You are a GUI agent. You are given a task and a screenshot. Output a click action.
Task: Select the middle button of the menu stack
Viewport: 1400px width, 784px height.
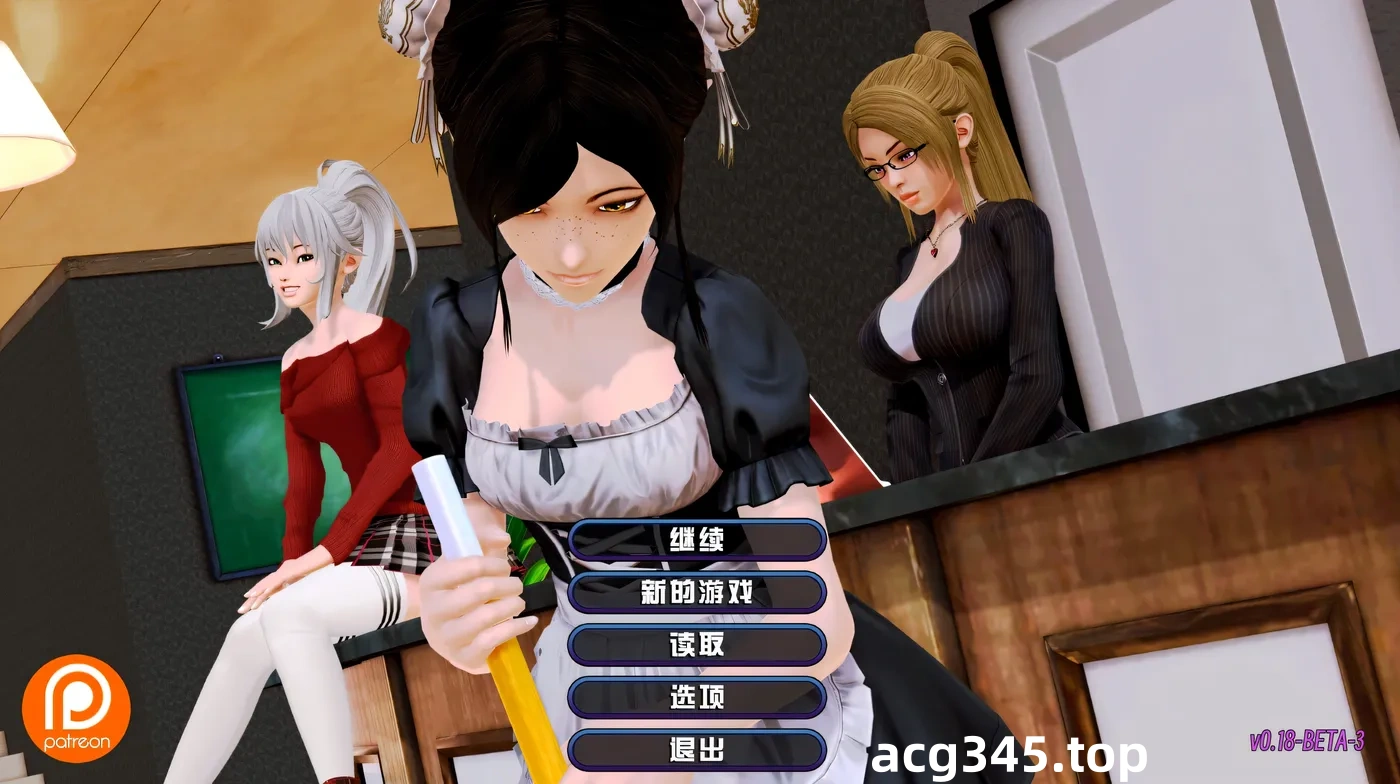tap(697, 645)
